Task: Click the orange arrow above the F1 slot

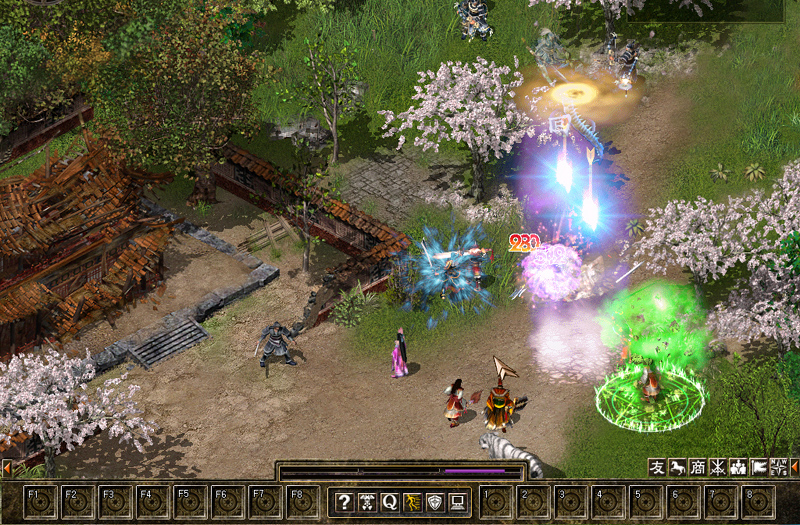Action: (6, 467)
